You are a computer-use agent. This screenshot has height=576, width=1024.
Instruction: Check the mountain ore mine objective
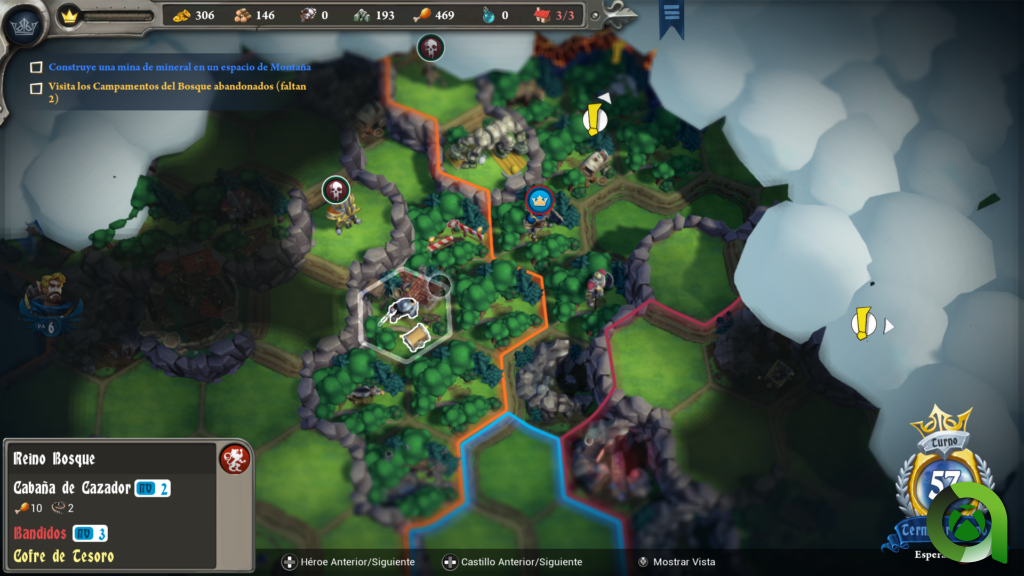click(x=36, y=67)
